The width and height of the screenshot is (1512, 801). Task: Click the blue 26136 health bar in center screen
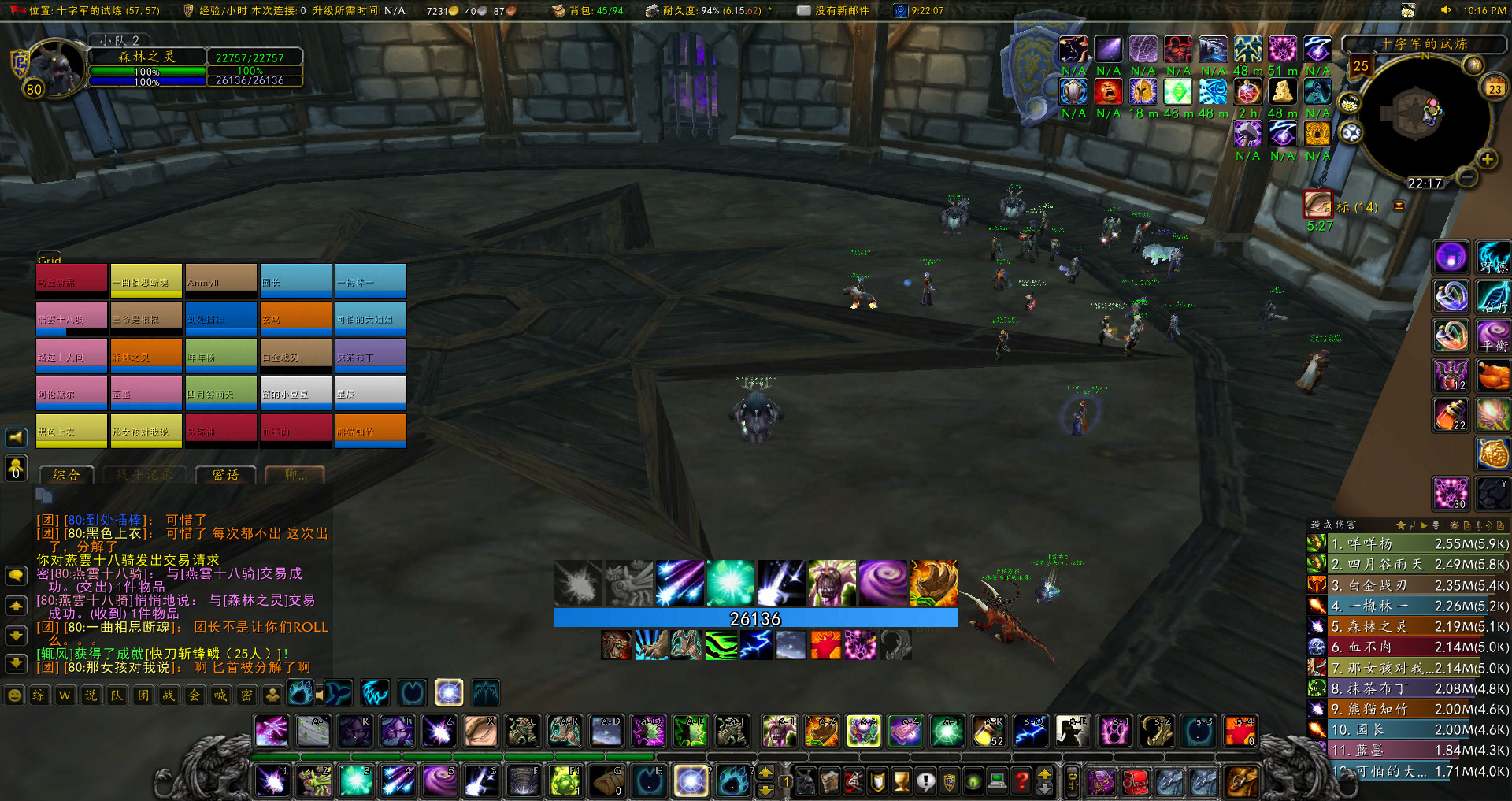[754, 618]
